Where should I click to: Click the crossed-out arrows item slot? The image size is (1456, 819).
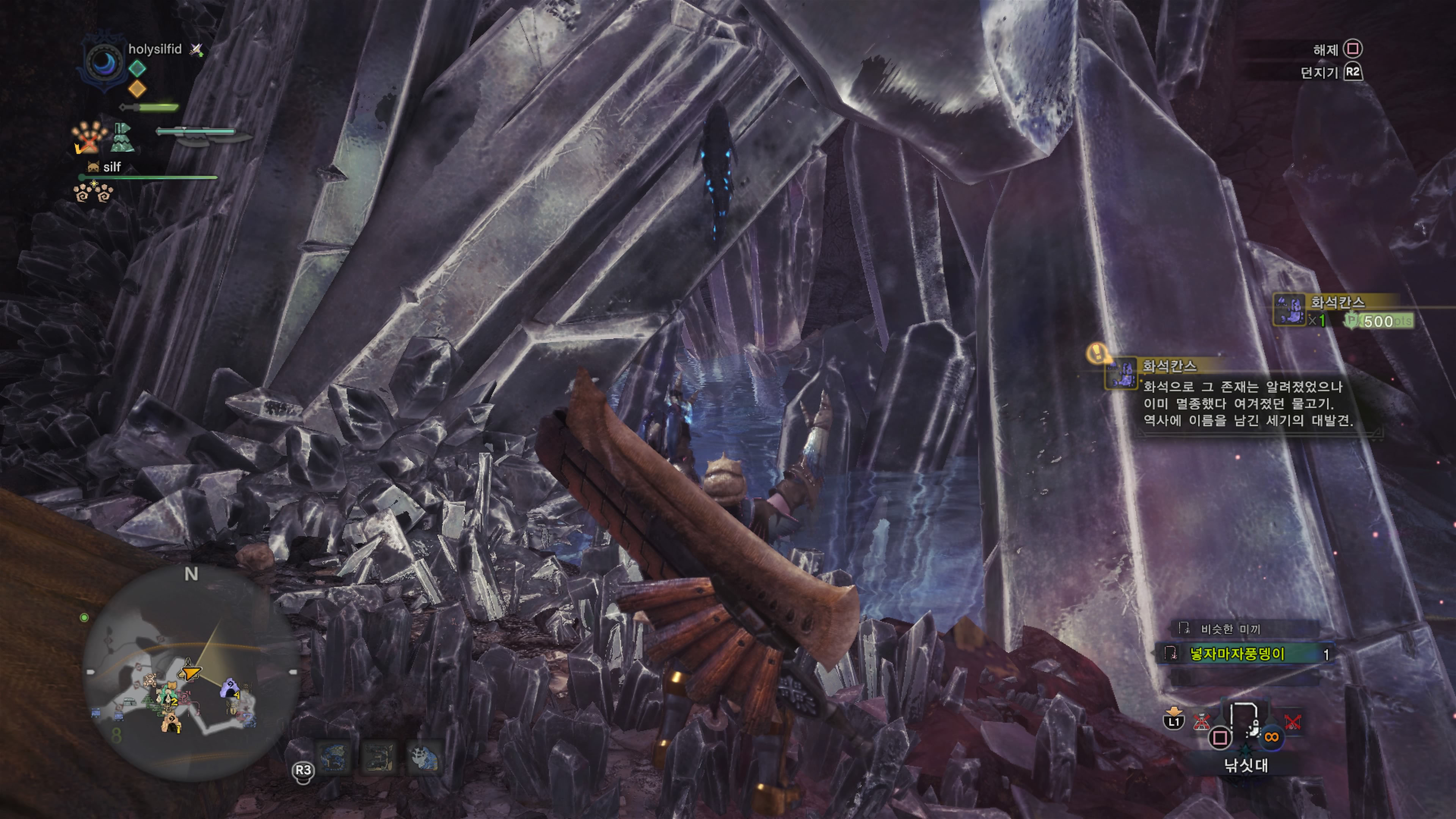pos(1292,722)
